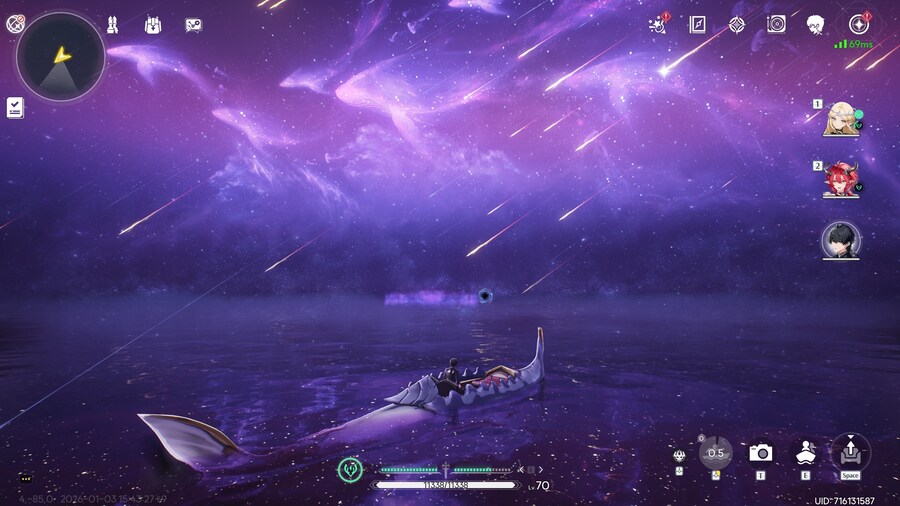Open the twin towers icon
The width and height of the screenshot is (900, 506).
pos(113,24)
